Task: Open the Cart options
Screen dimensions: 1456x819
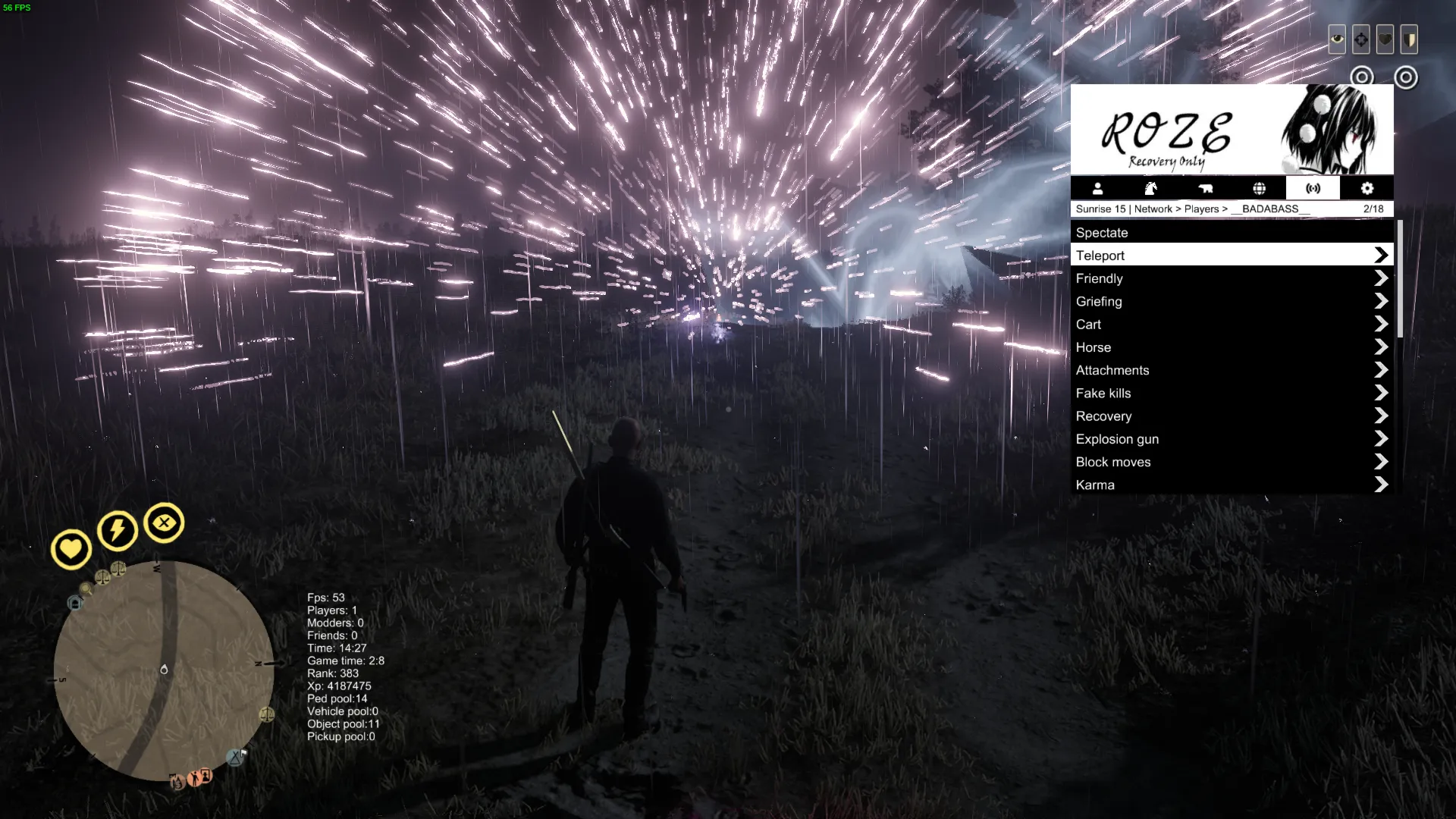Action: [x=1232, y=325]
